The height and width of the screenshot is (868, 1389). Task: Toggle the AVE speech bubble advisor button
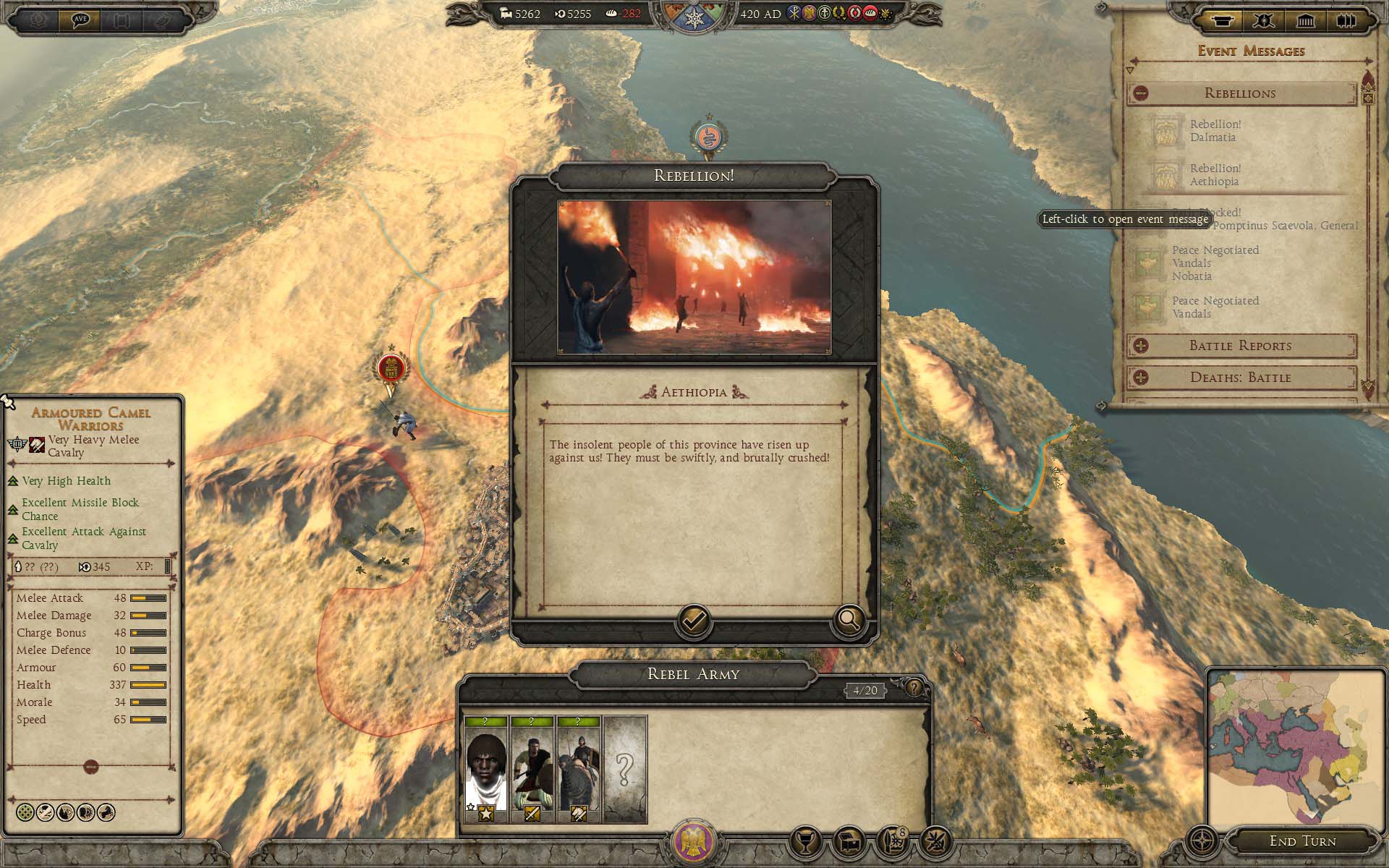(x=80, y=20)
